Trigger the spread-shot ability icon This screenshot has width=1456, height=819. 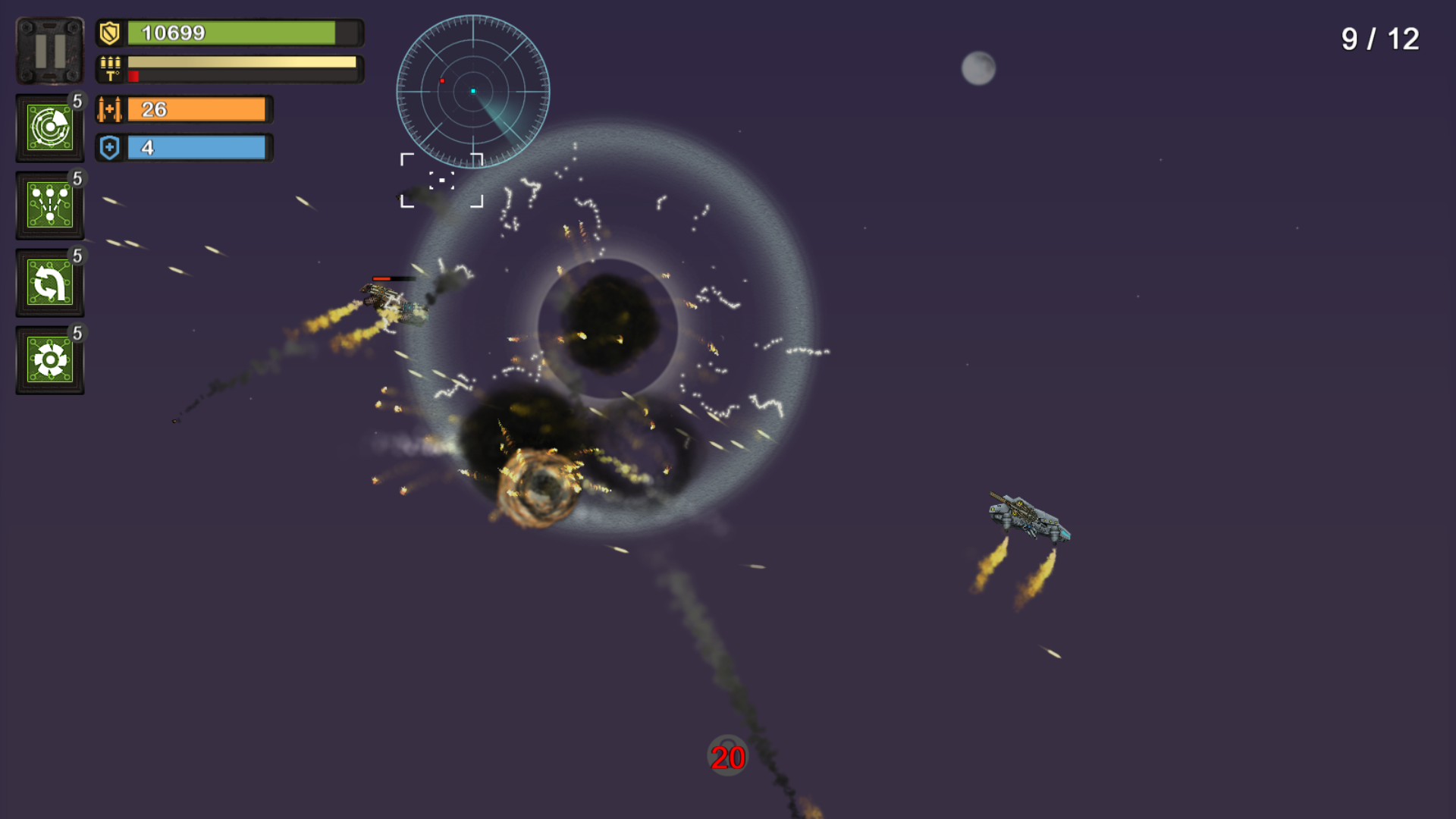point(49,205)
